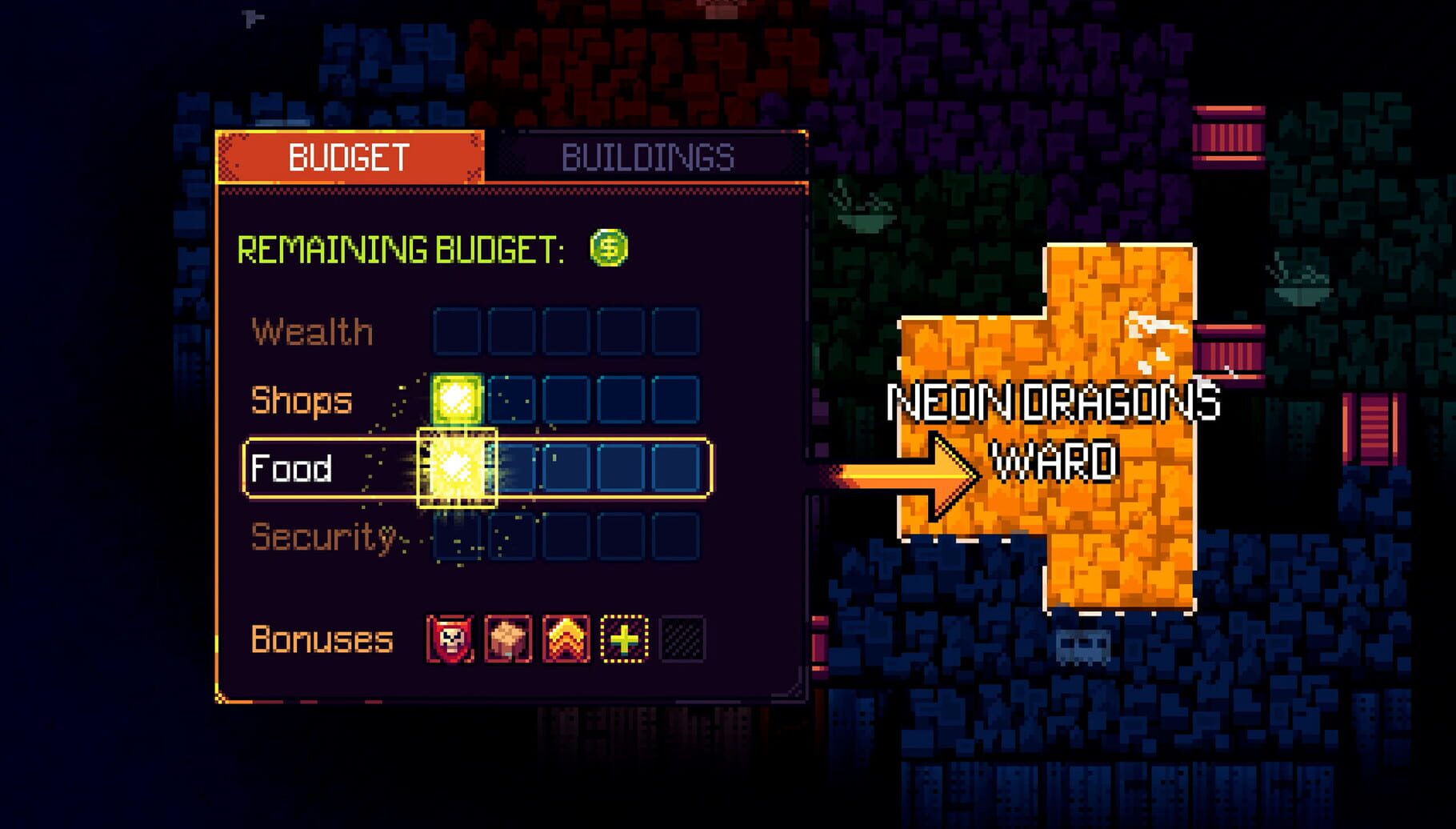This screenshot has width=1456, height=829.
Task: Switch to the BUILDINGS tab
Action: [x=648, y=157]
